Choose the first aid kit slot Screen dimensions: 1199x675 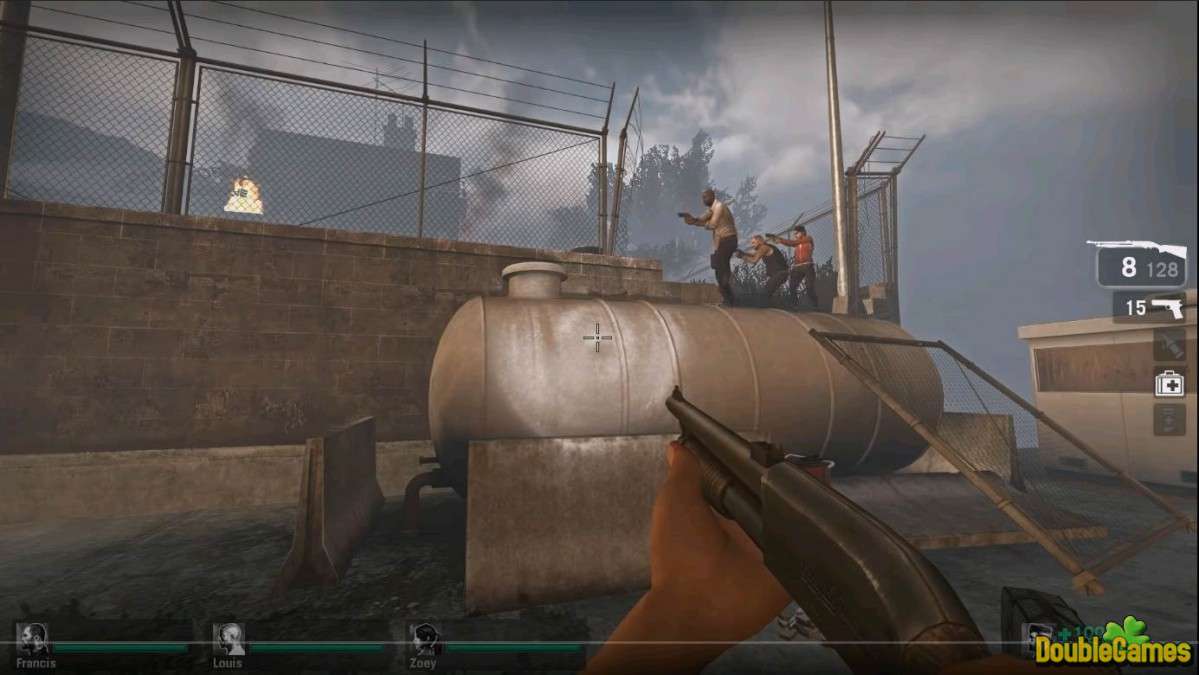click(1169, 383)
